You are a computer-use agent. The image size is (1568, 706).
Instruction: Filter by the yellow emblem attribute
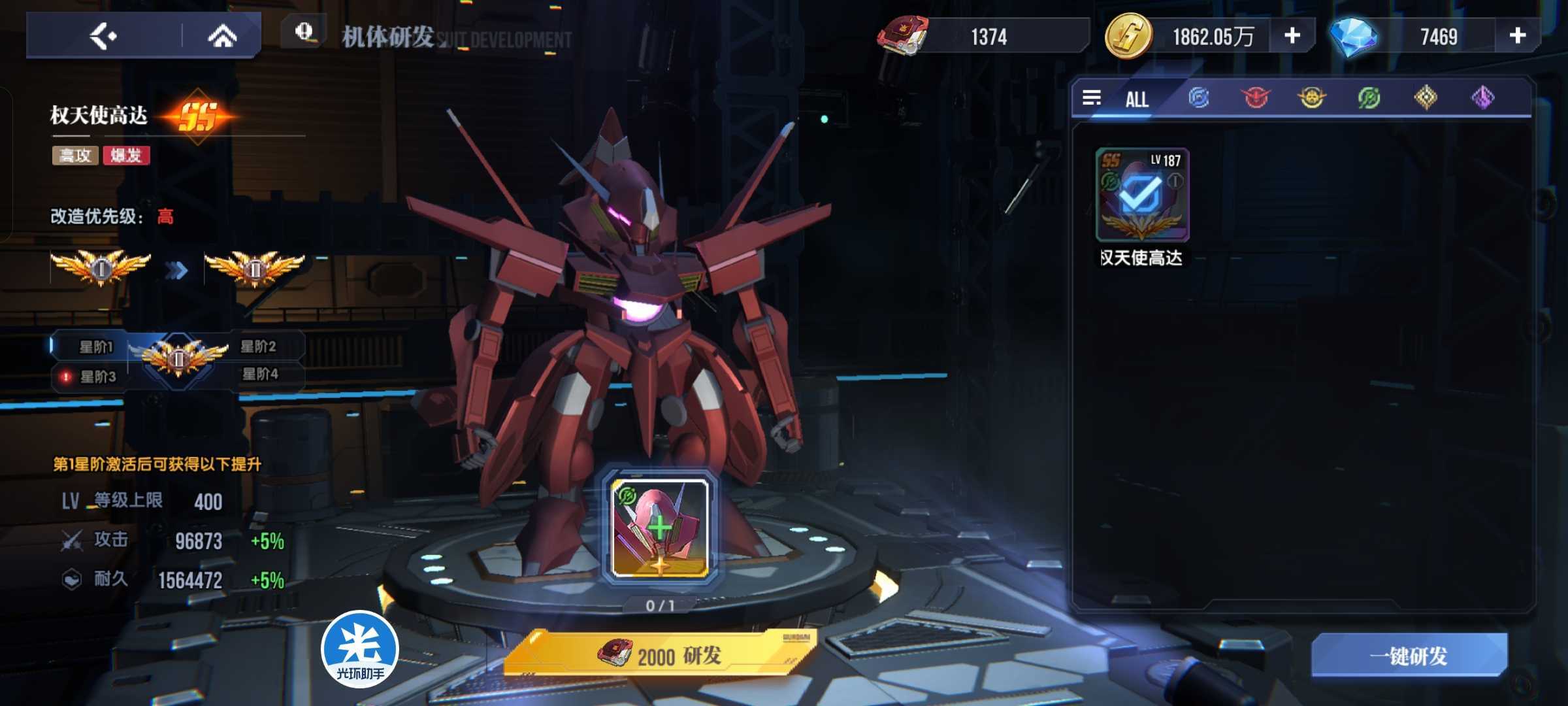point(1311,98)
